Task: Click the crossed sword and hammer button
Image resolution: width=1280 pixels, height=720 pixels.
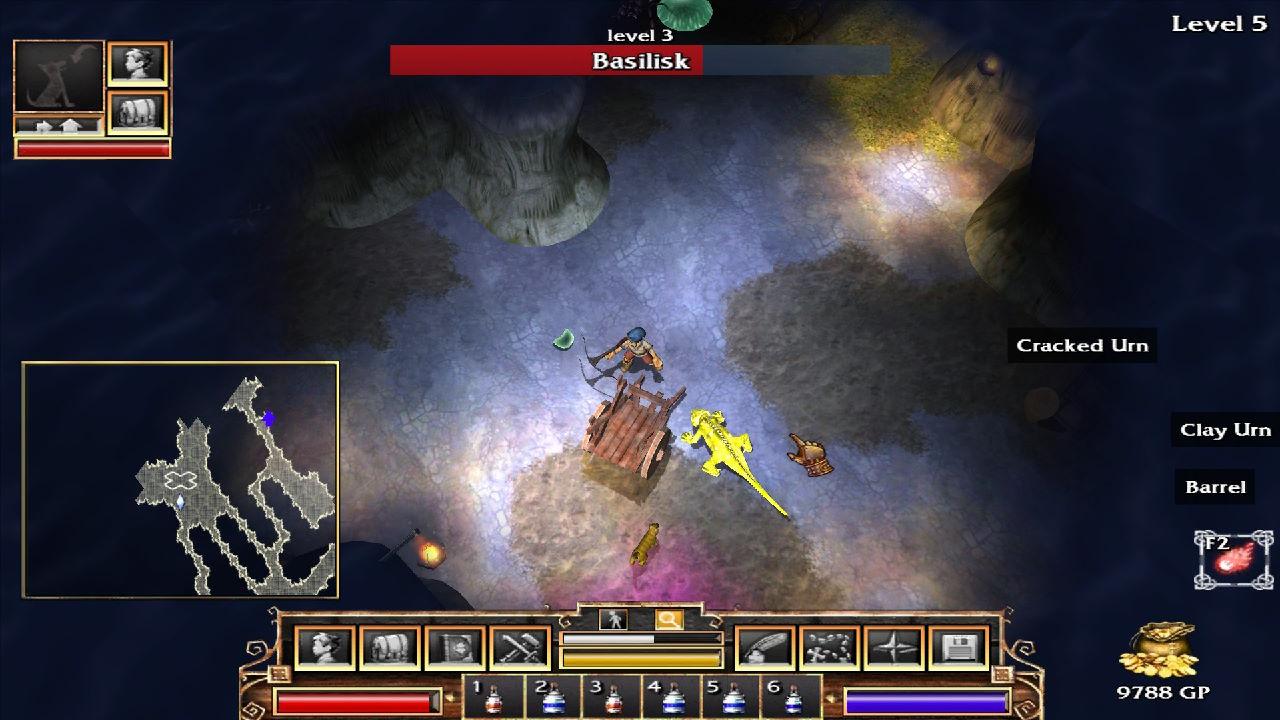Action: pos(520,648)
